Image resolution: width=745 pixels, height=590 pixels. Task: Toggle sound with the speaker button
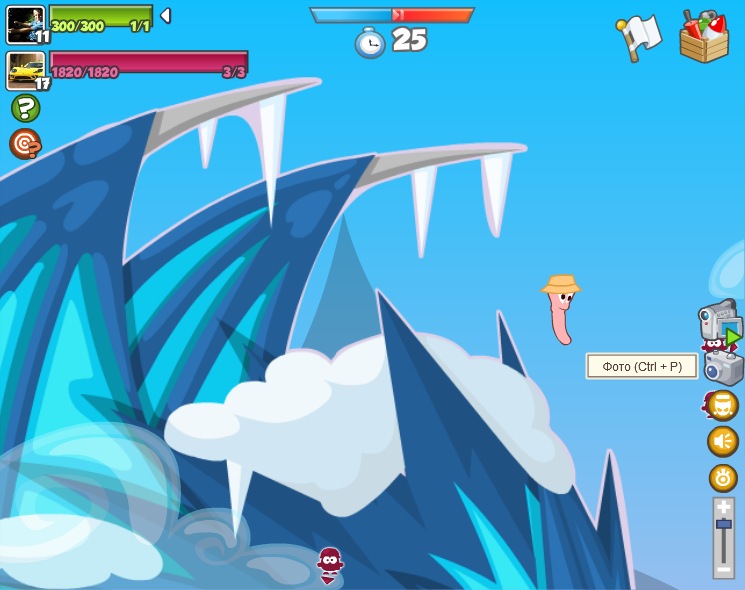click(723, 441)
